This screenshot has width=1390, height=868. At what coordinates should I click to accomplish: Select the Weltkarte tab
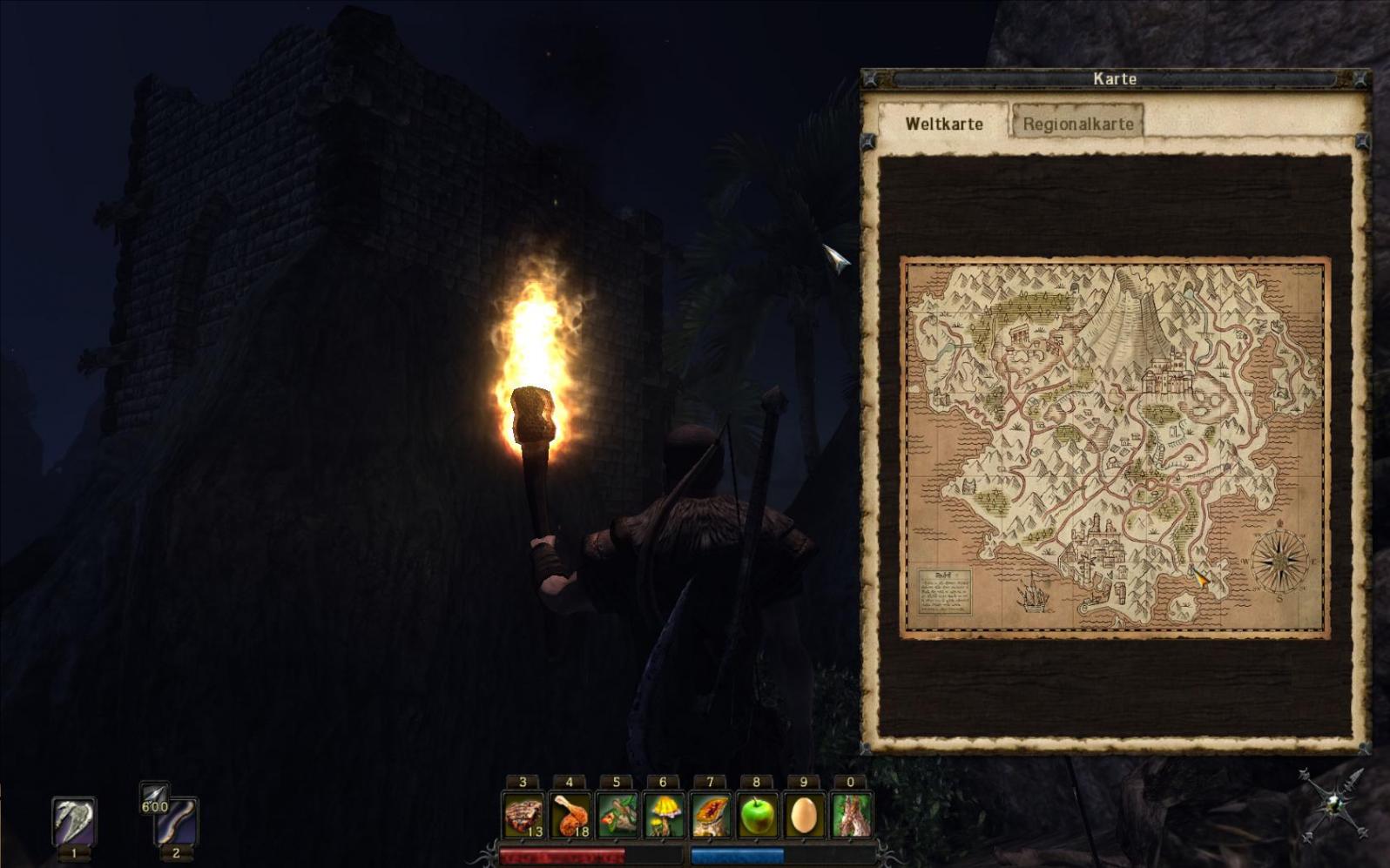(x=944, y=123)
